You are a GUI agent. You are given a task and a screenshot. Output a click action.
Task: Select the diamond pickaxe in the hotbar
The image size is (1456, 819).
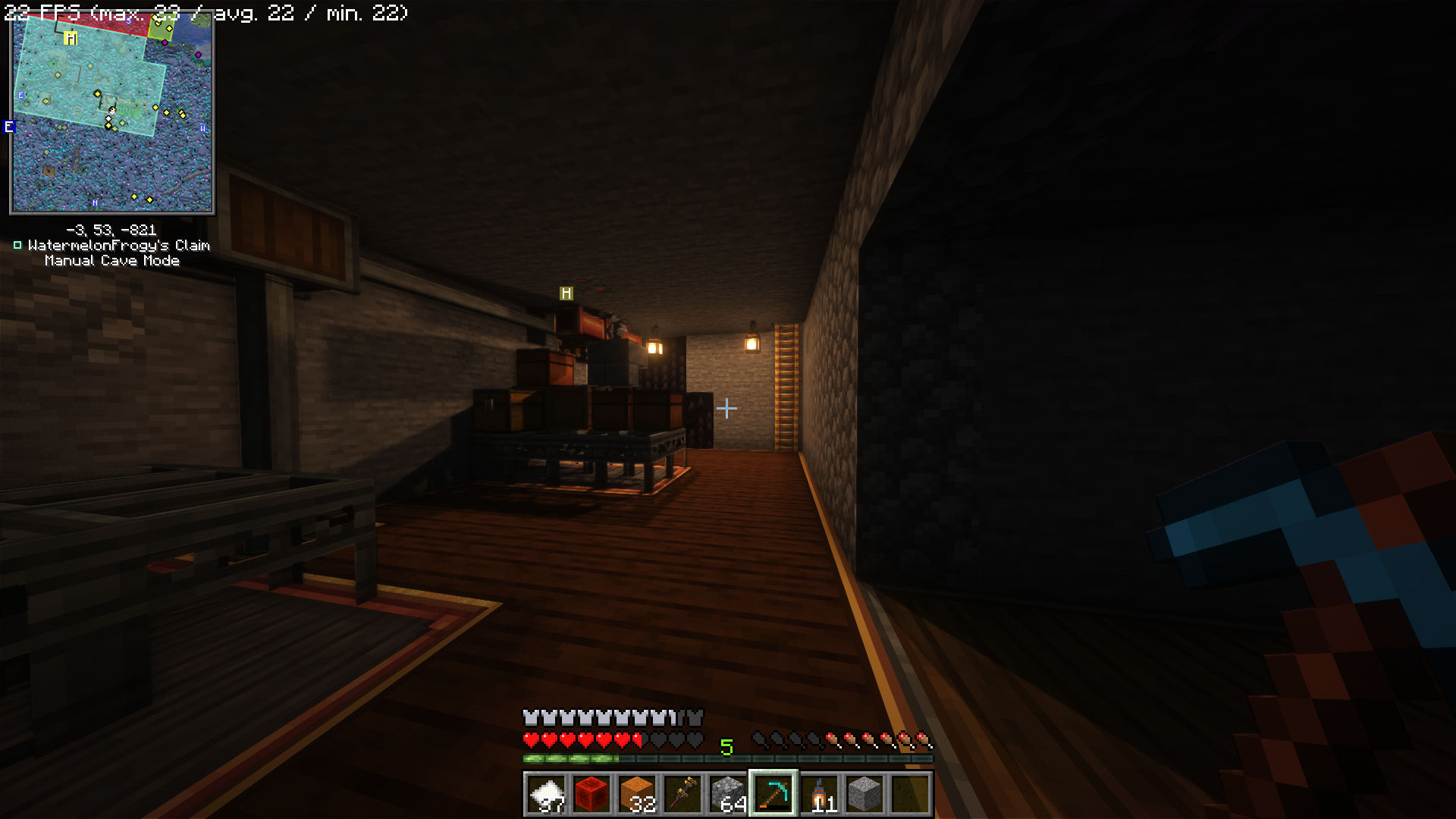(x=773, y=793)
